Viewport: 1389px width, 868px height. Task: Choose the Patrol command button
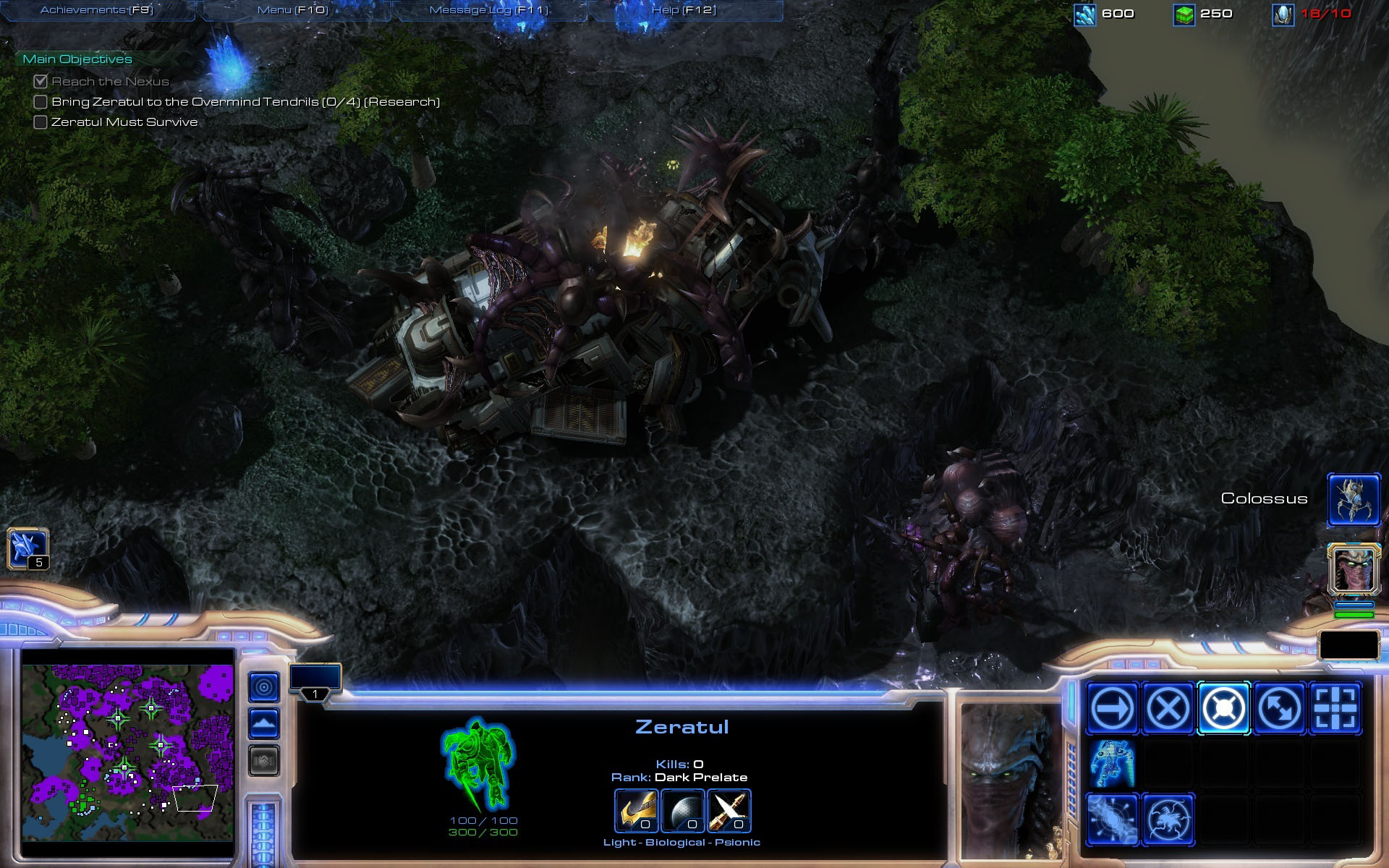[x=1279, y=708]
